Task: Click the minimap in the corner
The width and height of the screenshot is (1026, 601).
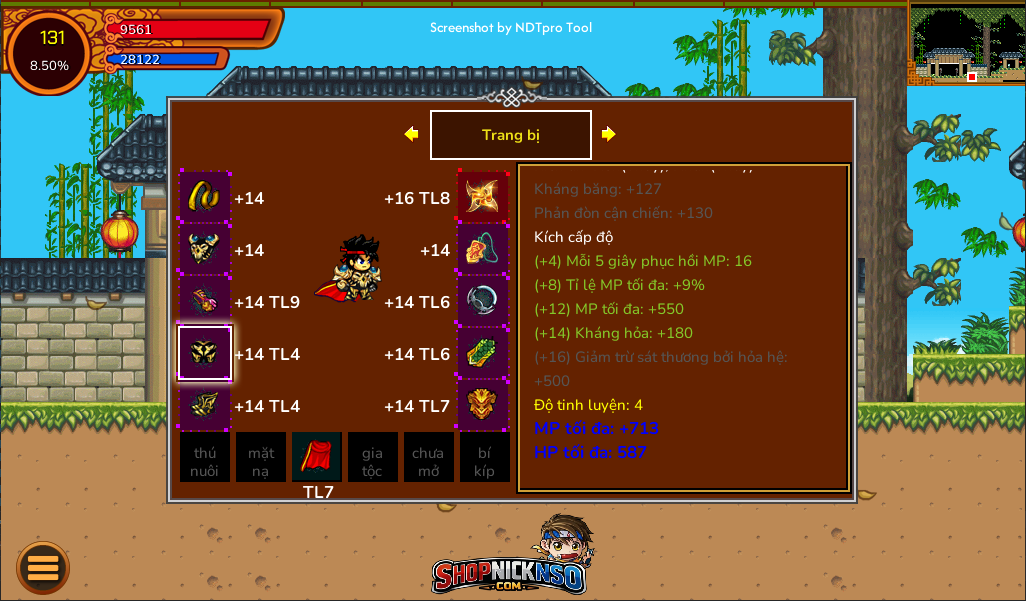Action: click(966, 43)
